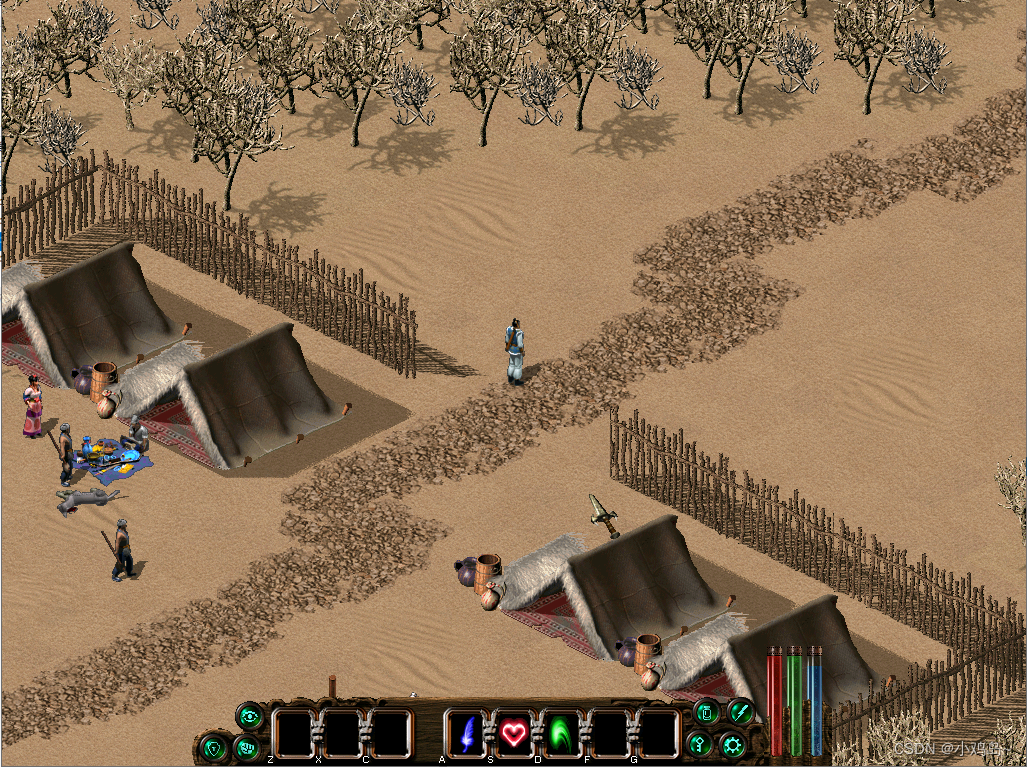The height and width of the screenshot is (767, 1027).
Task: Open the lightning bolt button
Action: tap(740, 711)
